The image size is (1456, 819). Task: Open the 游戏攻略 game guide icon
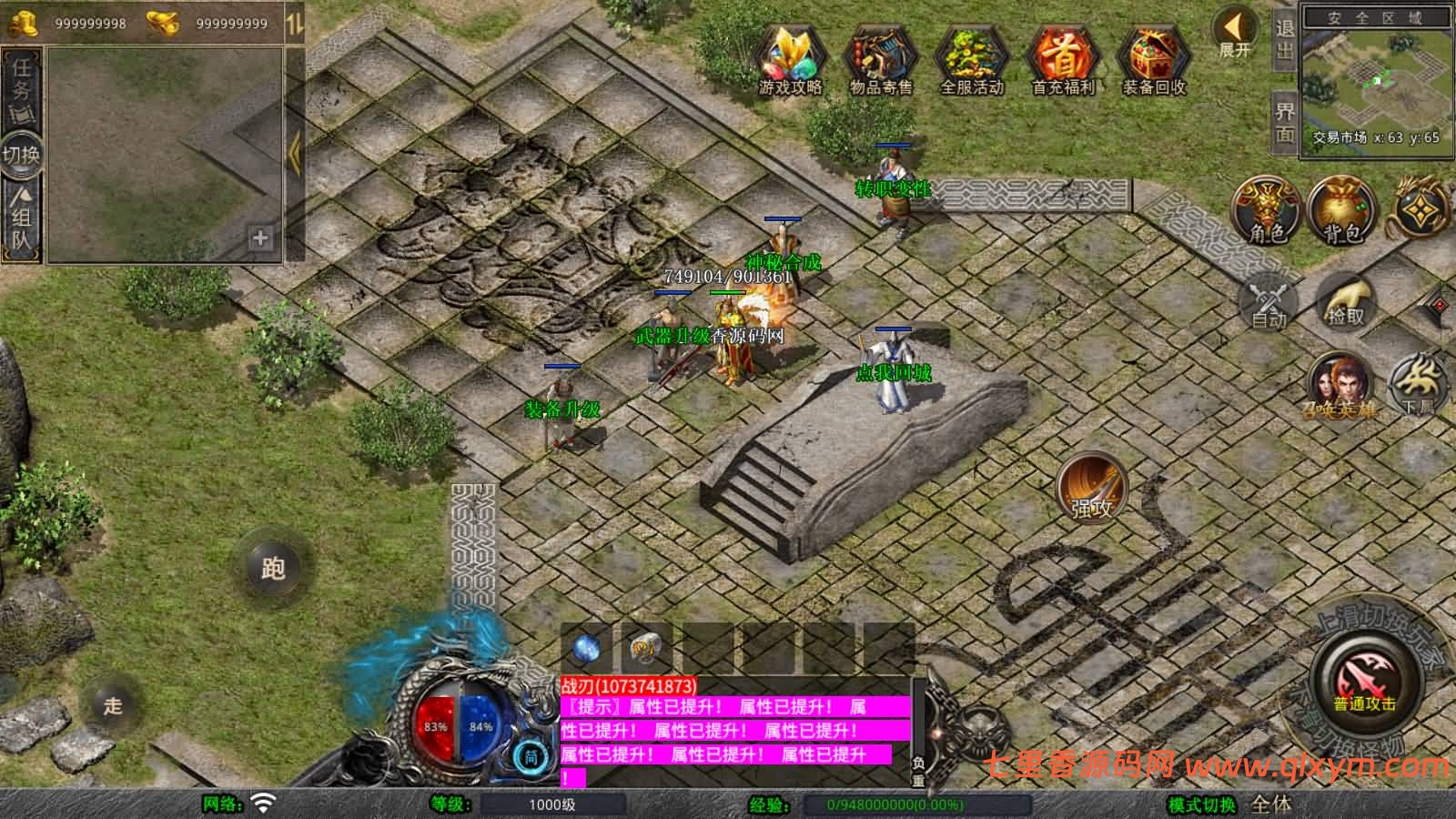click(790, 57)
